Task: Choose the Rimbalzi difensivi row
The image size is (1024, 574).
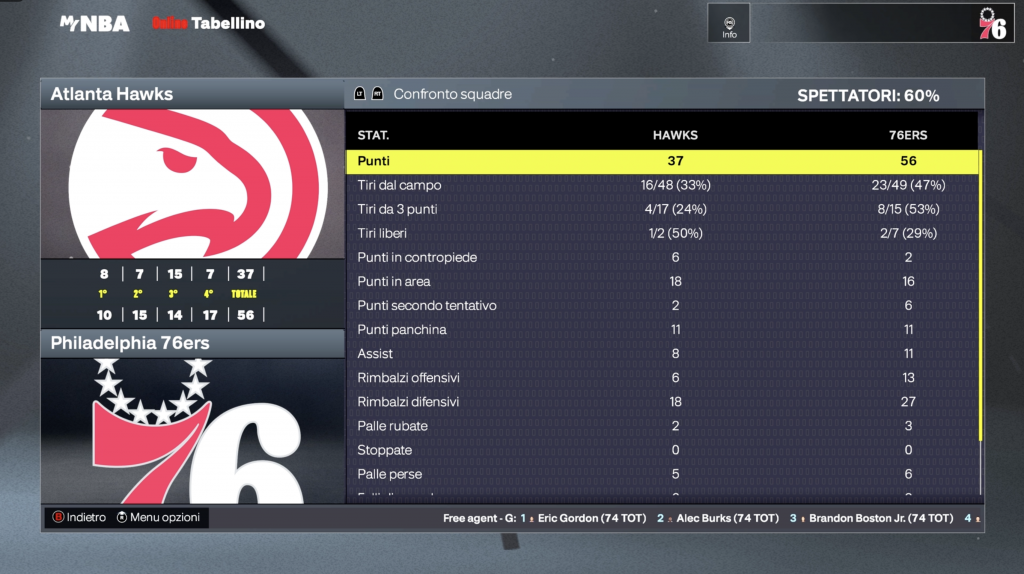Action: pos(662,402)
